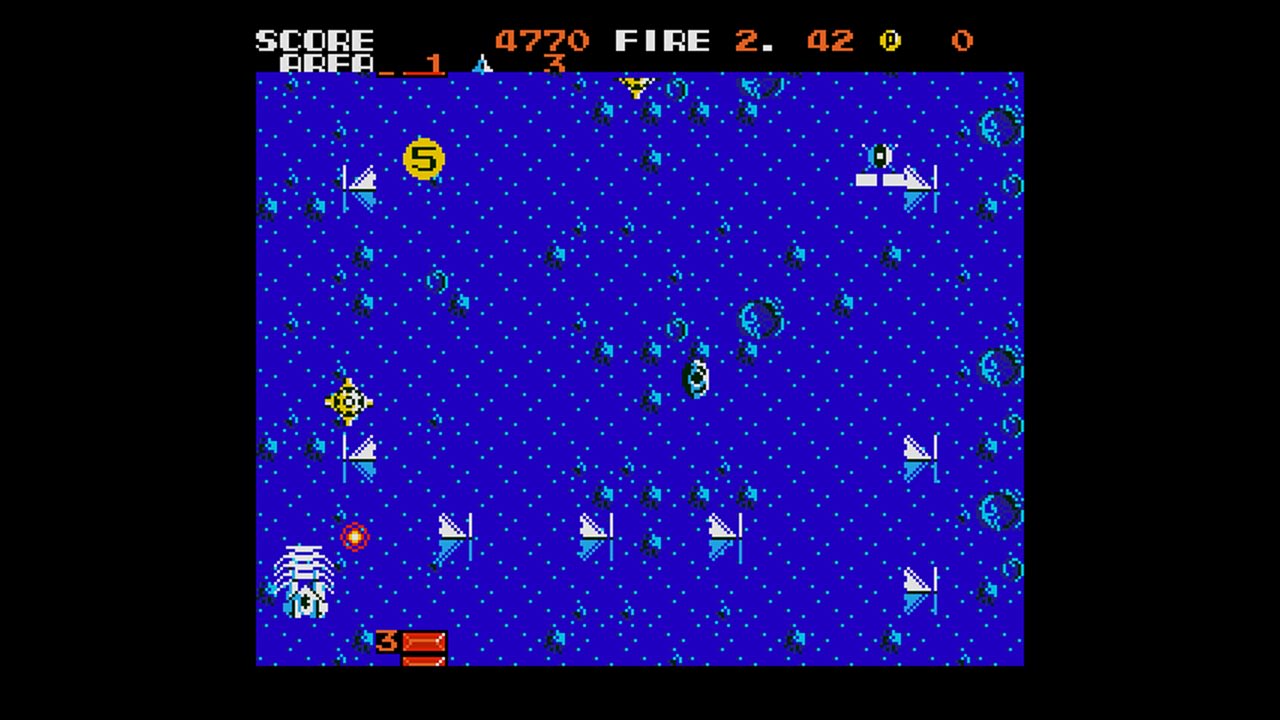
Task: Click the score value 4770
Action: click(x=540, y=40)
